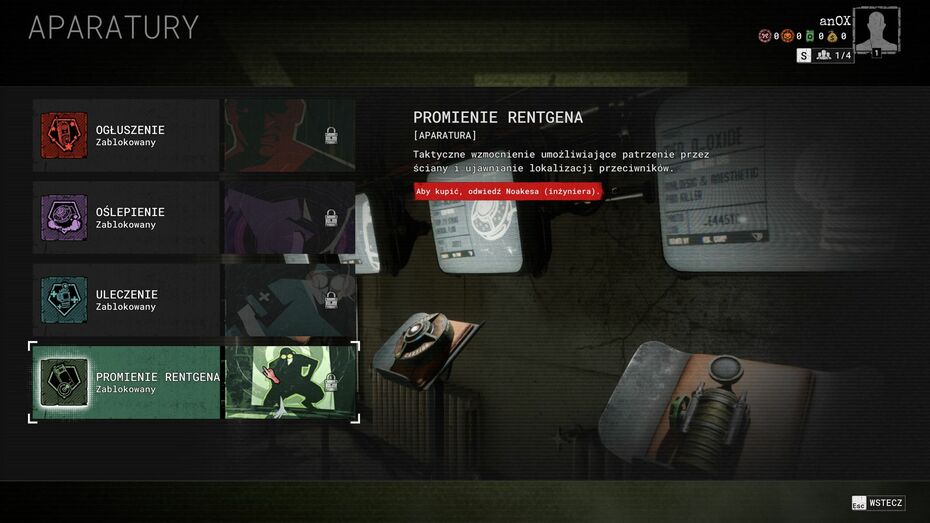Open the party members 1/4 indicator

pyautogui.click(x=834, y=56)
